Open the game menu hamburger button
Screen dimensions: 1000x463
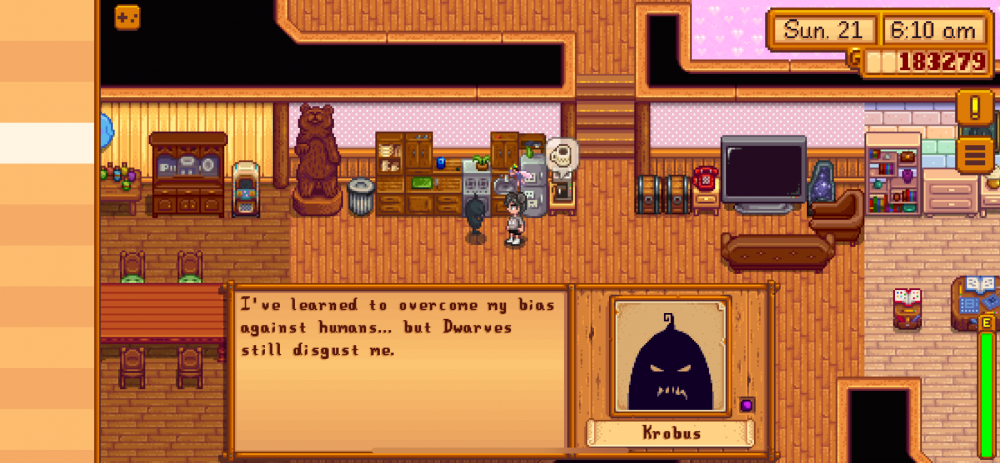[975, 154]
